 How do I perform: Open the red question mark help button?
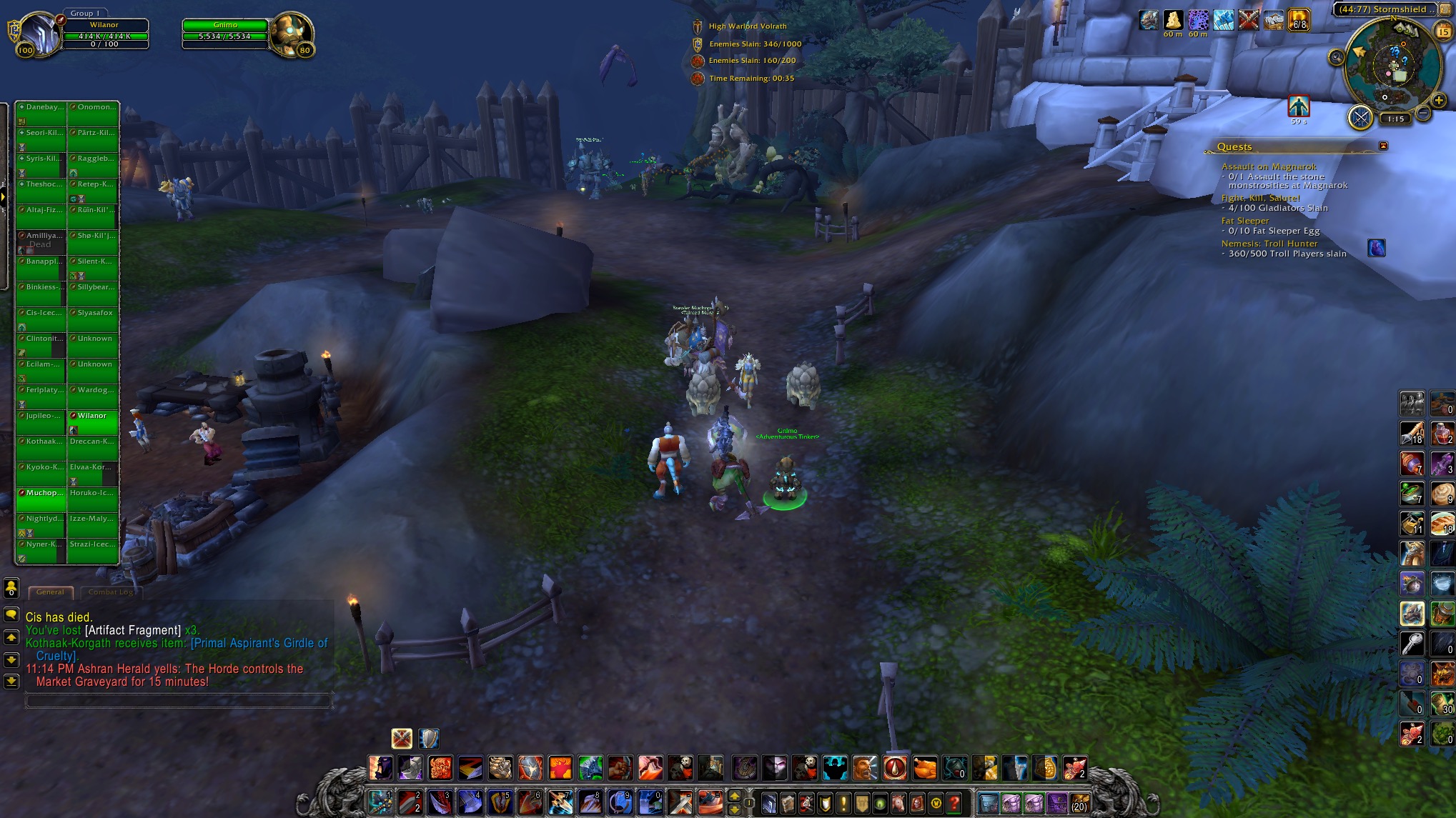click(x=954, y=802)
